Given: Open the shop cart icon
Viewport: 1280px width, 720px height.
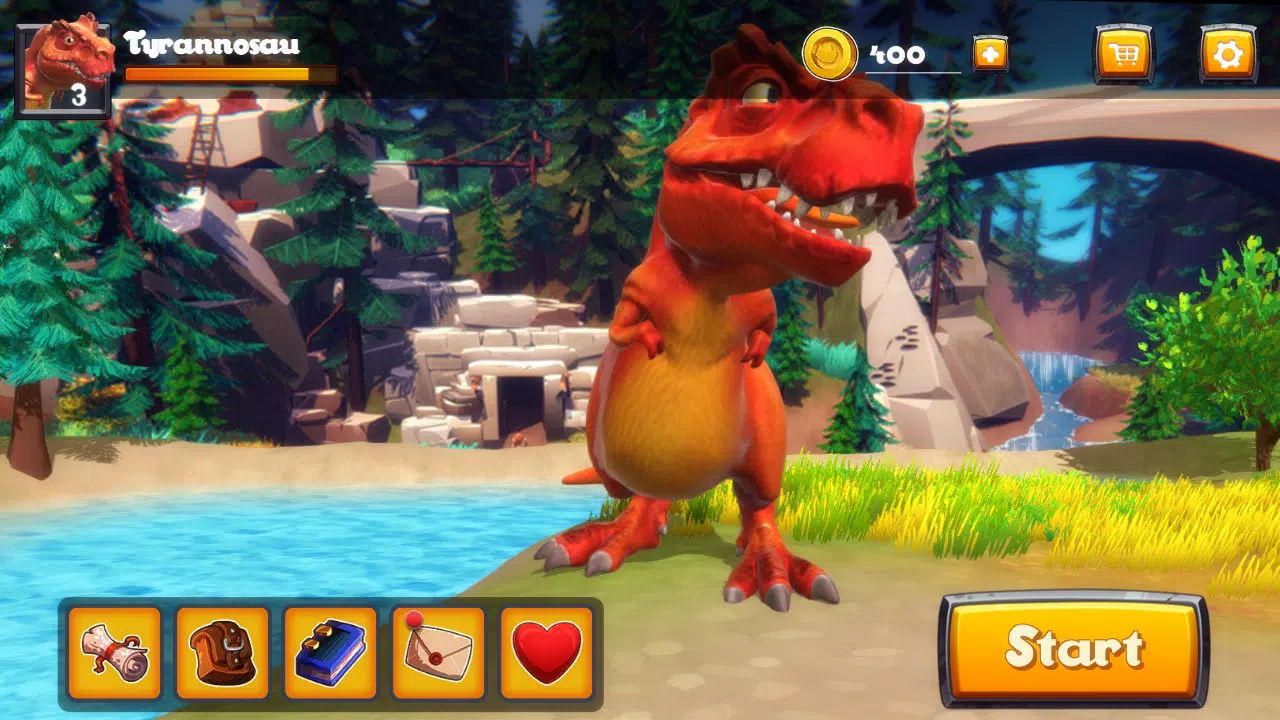Looking at the screenshot, I should coord(1124,54).
